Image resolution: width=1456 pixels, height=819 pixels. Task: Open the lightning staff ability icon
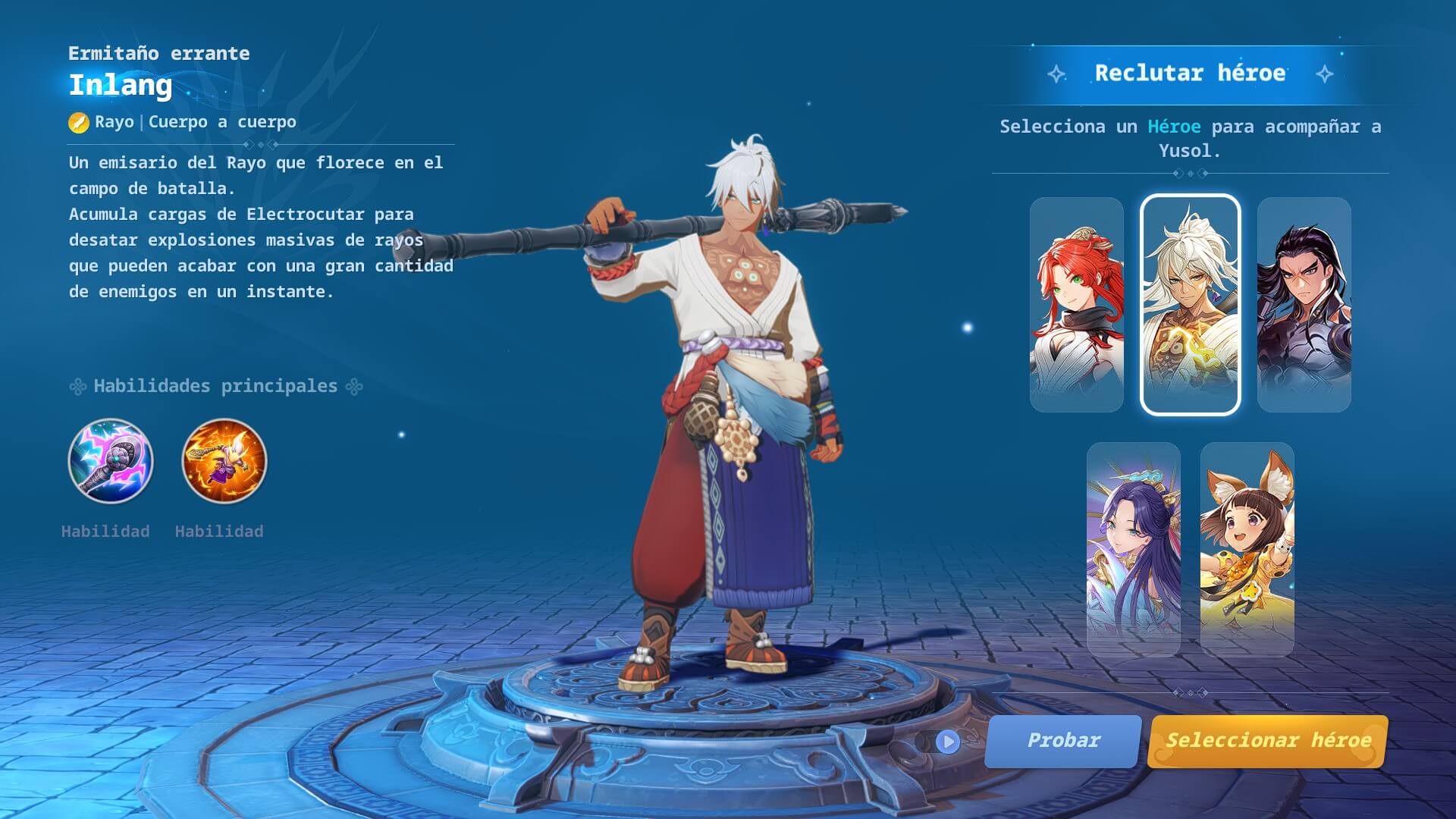pos(111,461)
